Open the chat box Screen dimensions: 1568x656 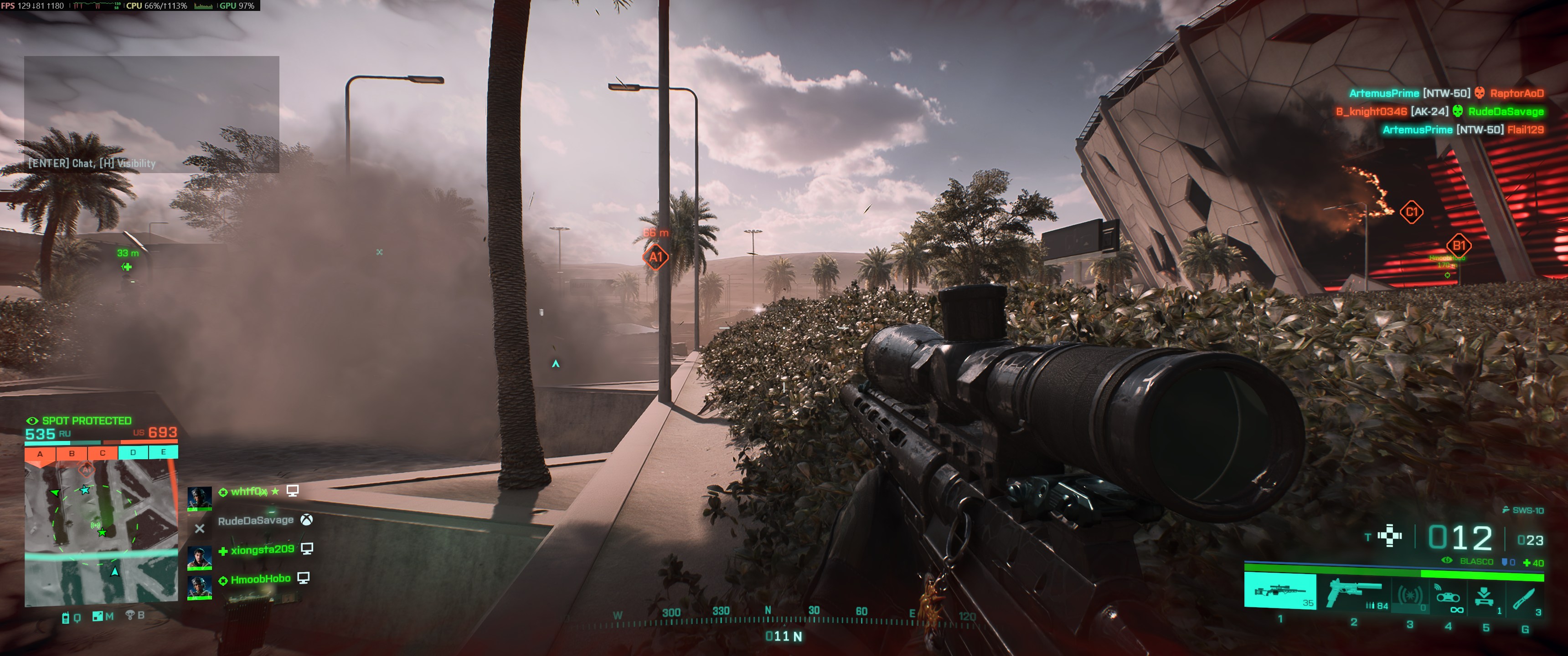152,114
